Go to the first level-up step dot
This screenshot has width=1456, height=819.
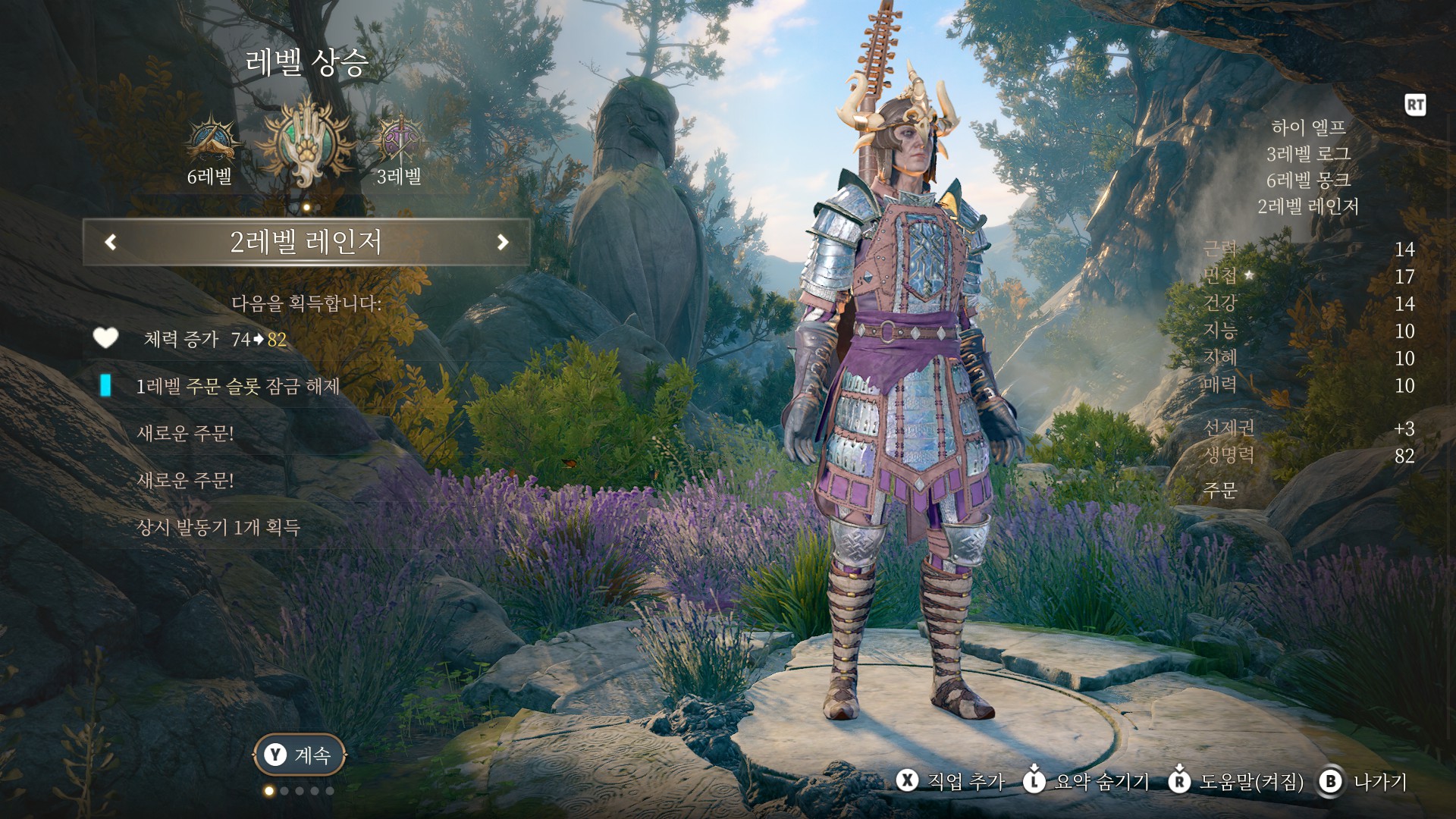click(x=268, y=791)
